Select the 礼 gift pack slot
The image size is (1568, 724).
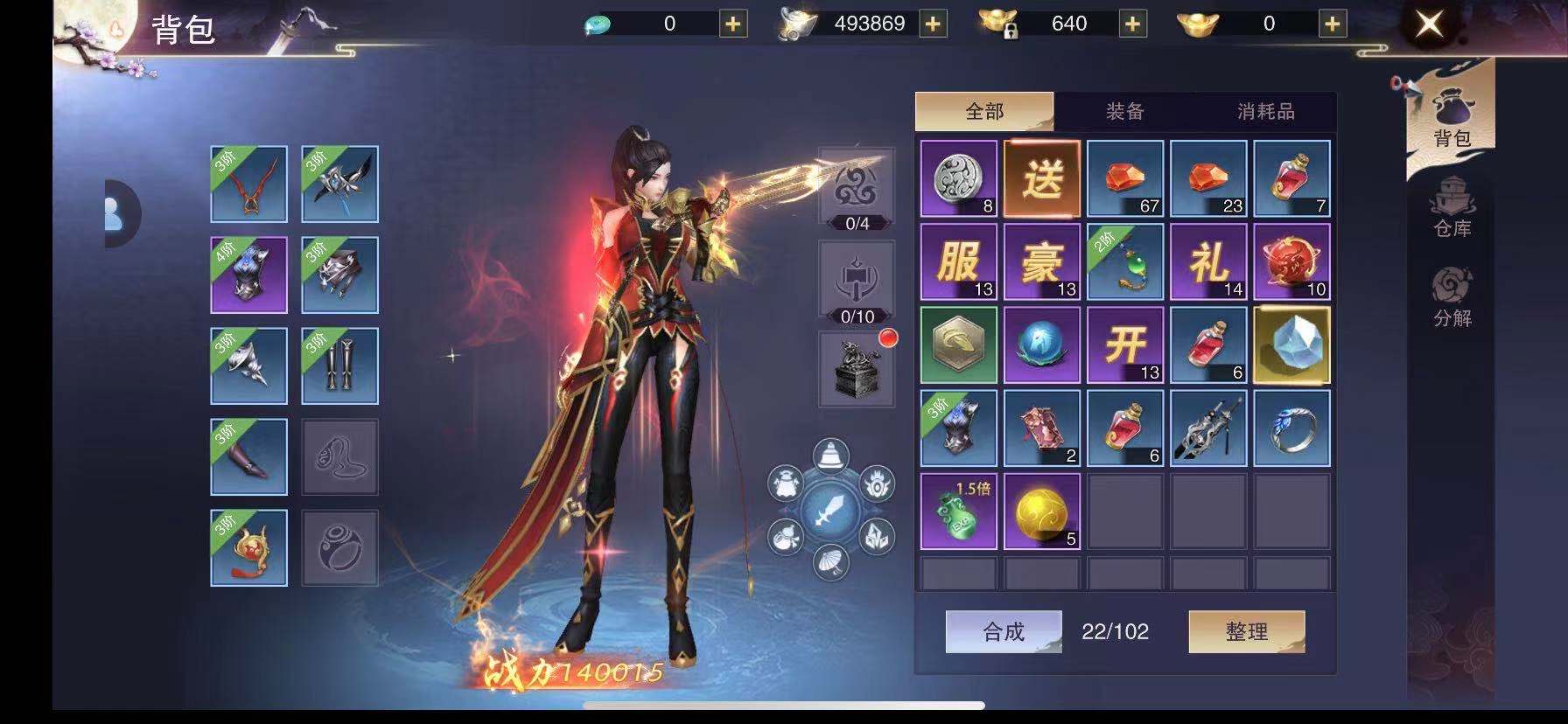point(1208,261)
